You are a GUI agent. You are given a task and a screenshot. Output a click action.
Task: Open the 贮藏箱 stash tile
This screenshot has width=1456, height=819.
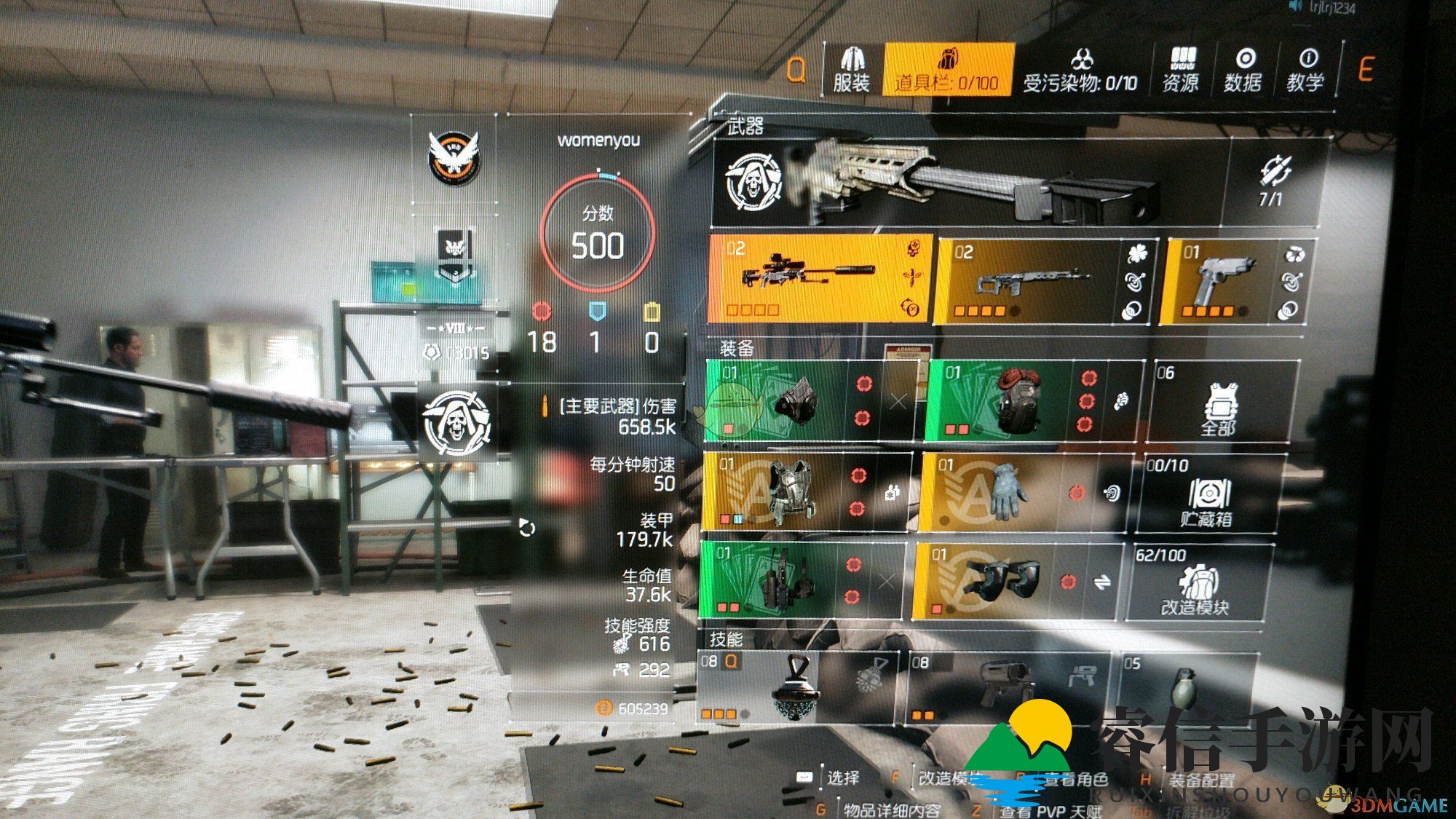point(1206,494)
